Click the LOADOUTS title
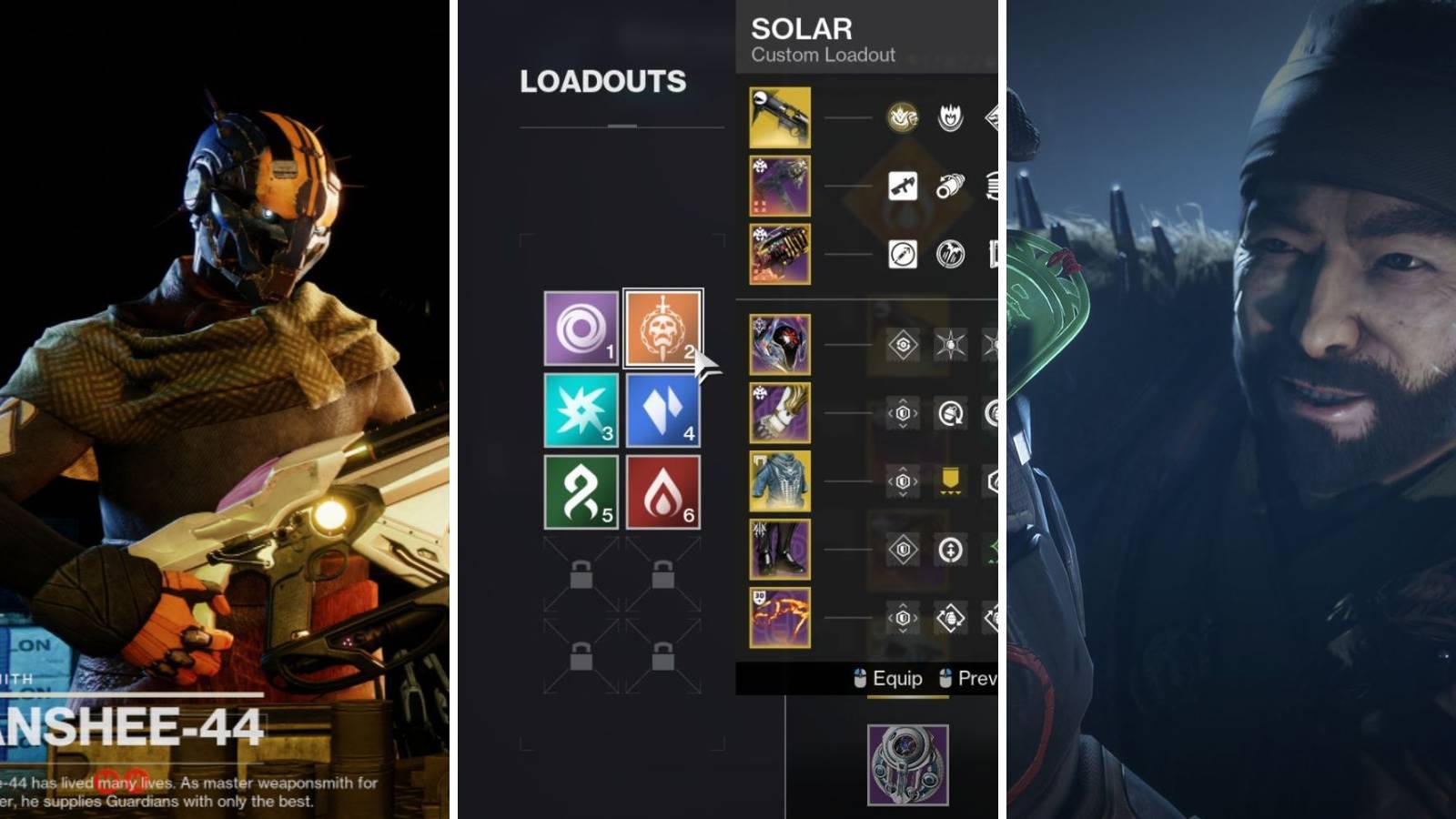 pos(602,80)
